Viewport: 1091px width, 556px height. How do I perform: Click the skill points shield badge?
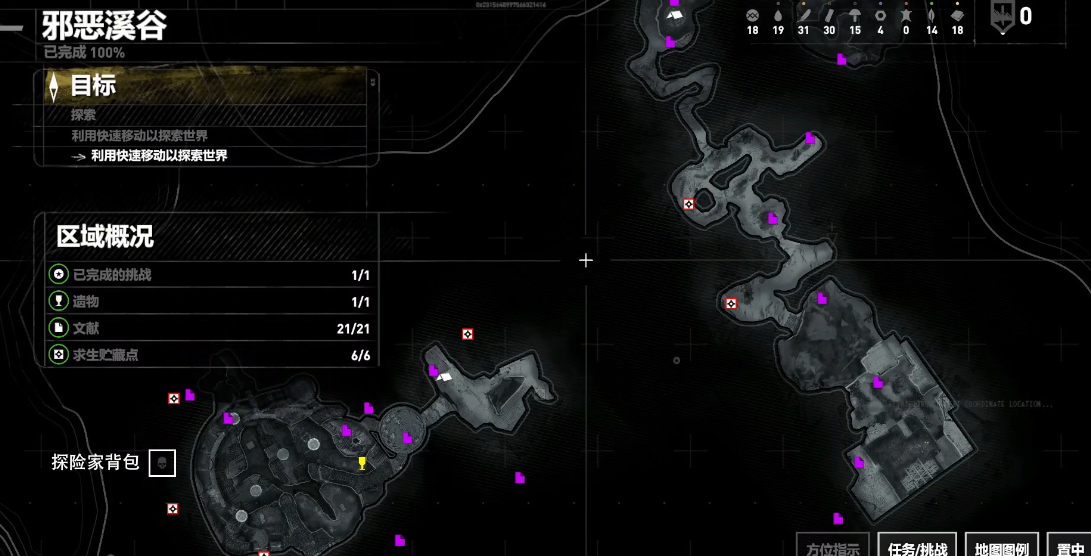tap(1002, 17)
